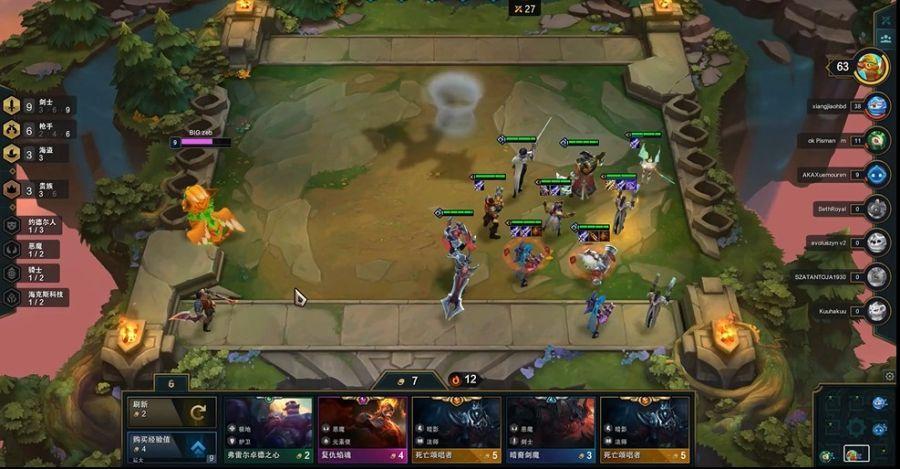View Kuuhakuu's player portrait
The image size is (900, 469).
[x=877, y=310]
